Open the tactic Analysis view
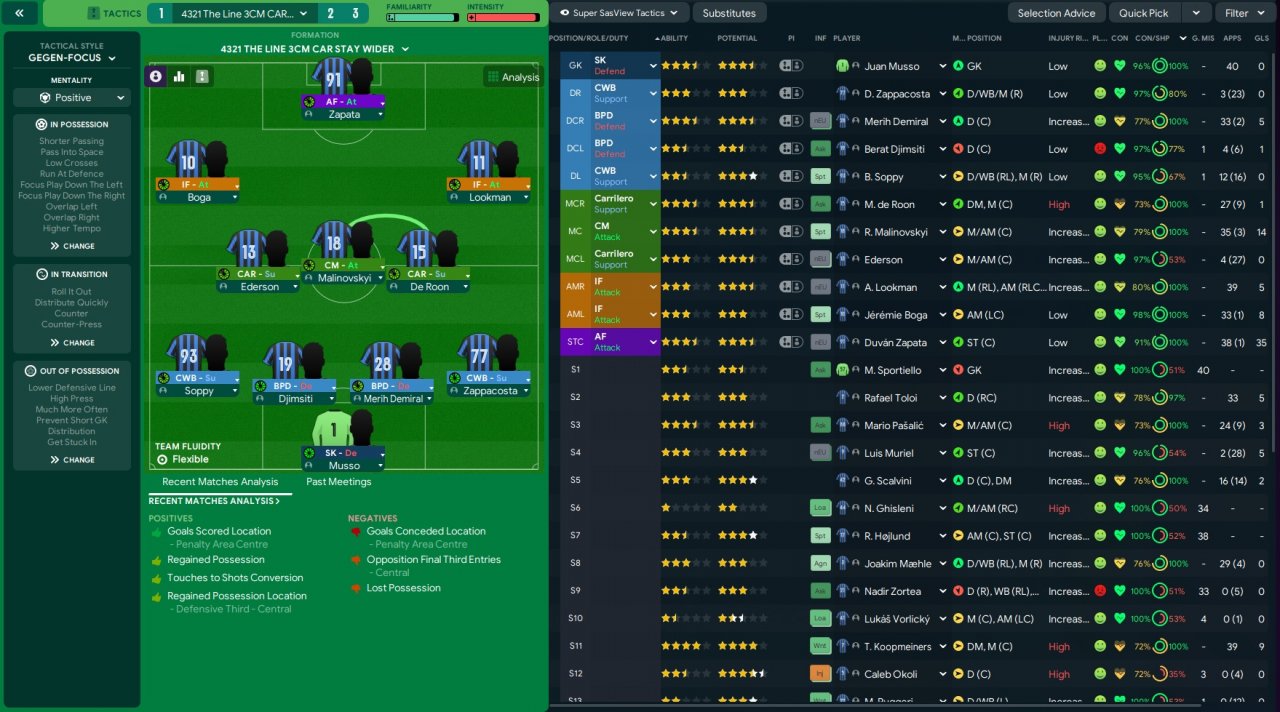The width and height of the screenshot is (1280, 712). (x=512, y=77)
